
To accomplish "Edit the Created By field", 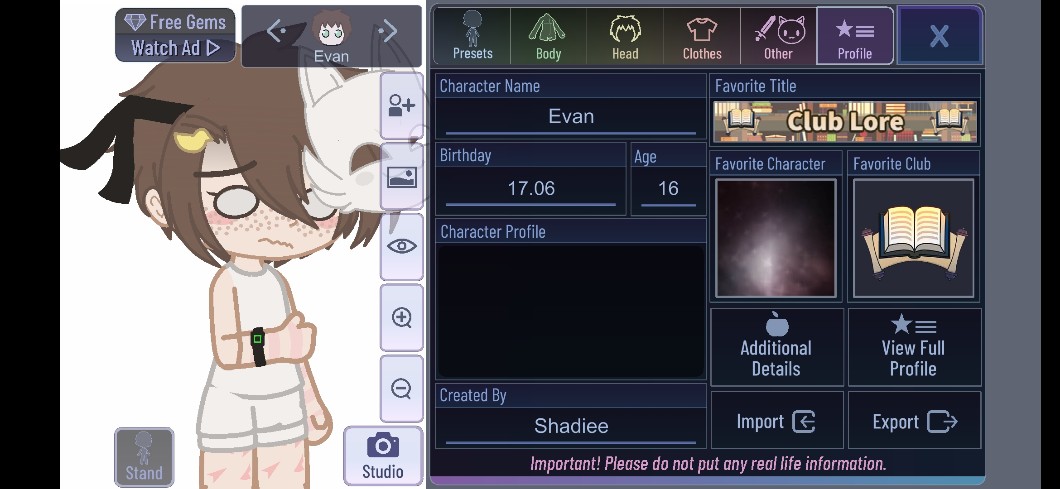I will 571,426.
